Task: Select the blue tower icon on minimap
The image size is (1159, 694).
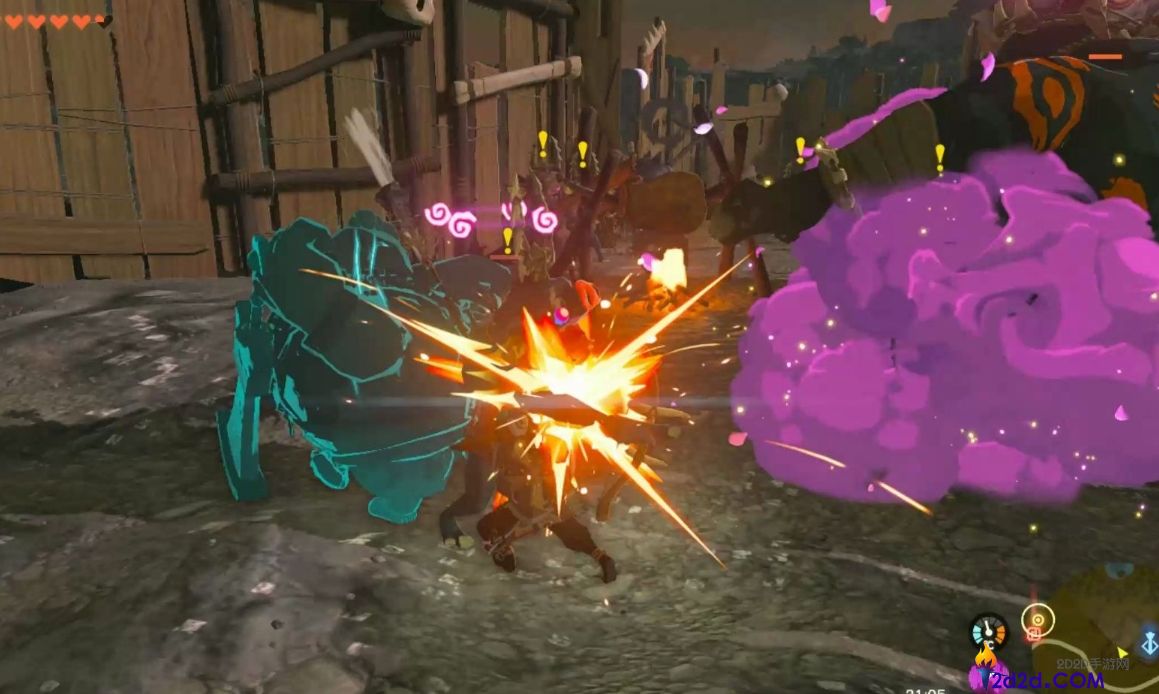Action: [x=1147, y=640]
